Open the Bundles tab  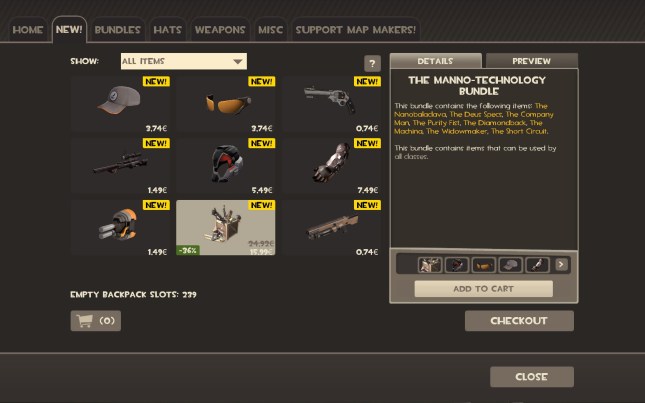pos(118,30)
